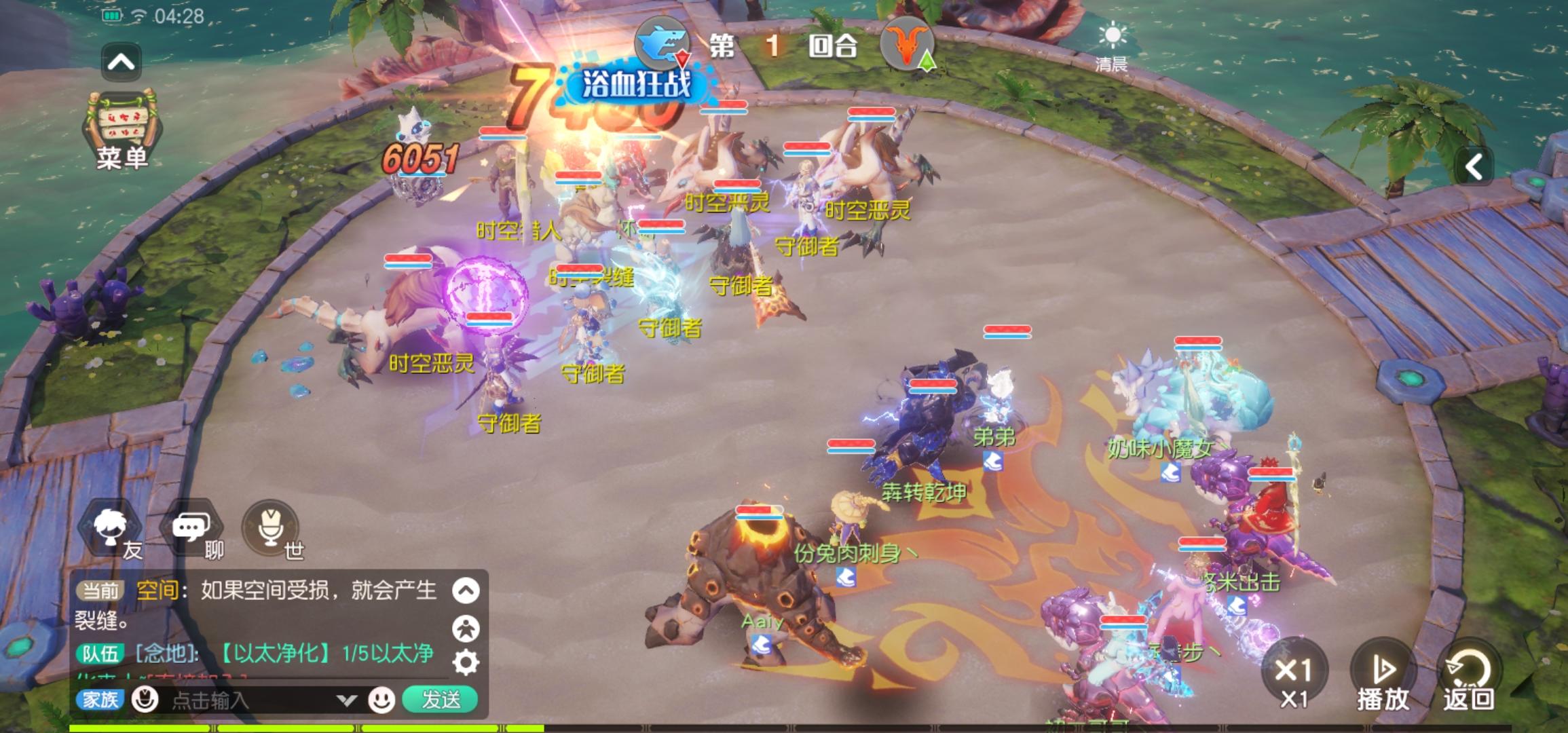Return with the 返回 button
The width and height of the screenshot is (1568, 733).
point(1468,675)
